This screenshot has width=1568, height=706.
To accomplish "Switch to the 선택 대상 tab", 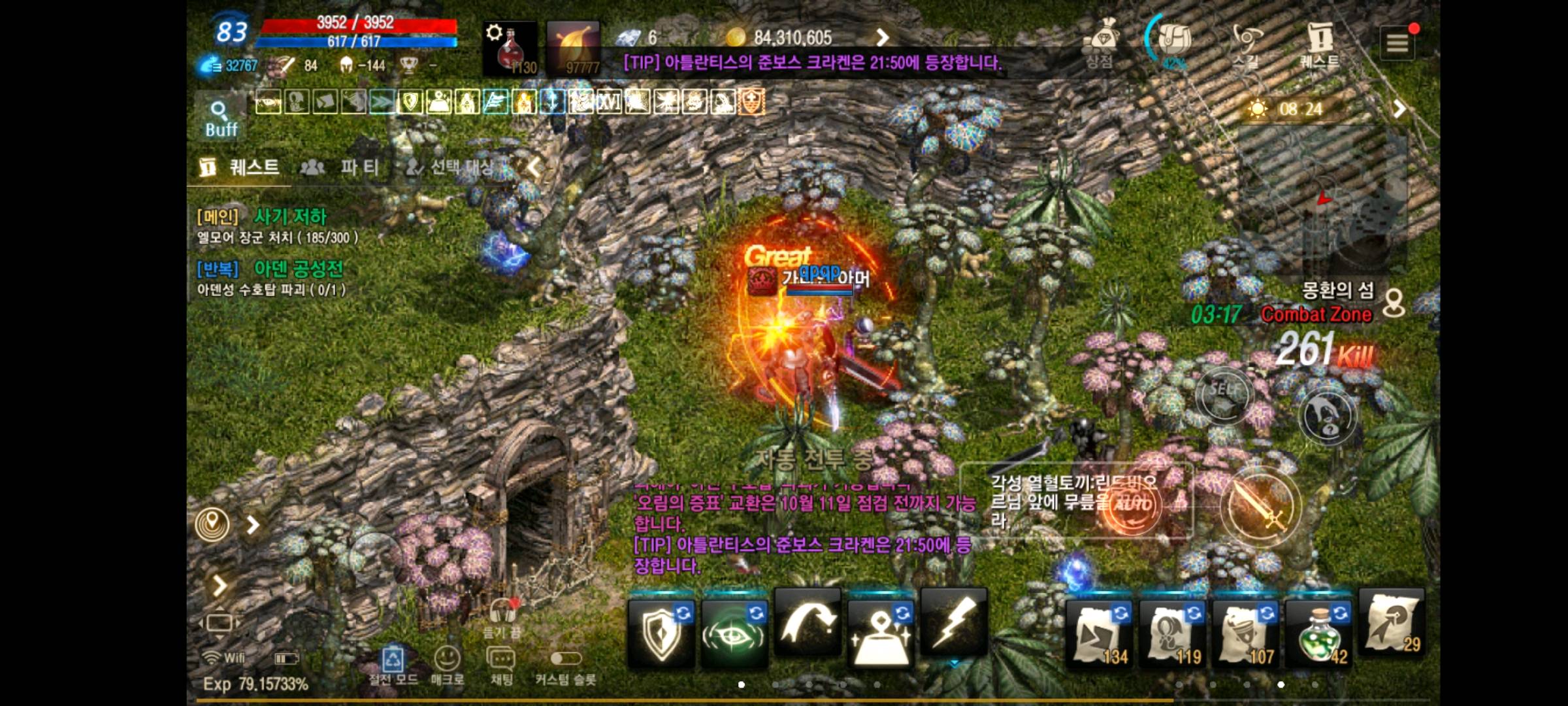I will click(x=451, y=167).
